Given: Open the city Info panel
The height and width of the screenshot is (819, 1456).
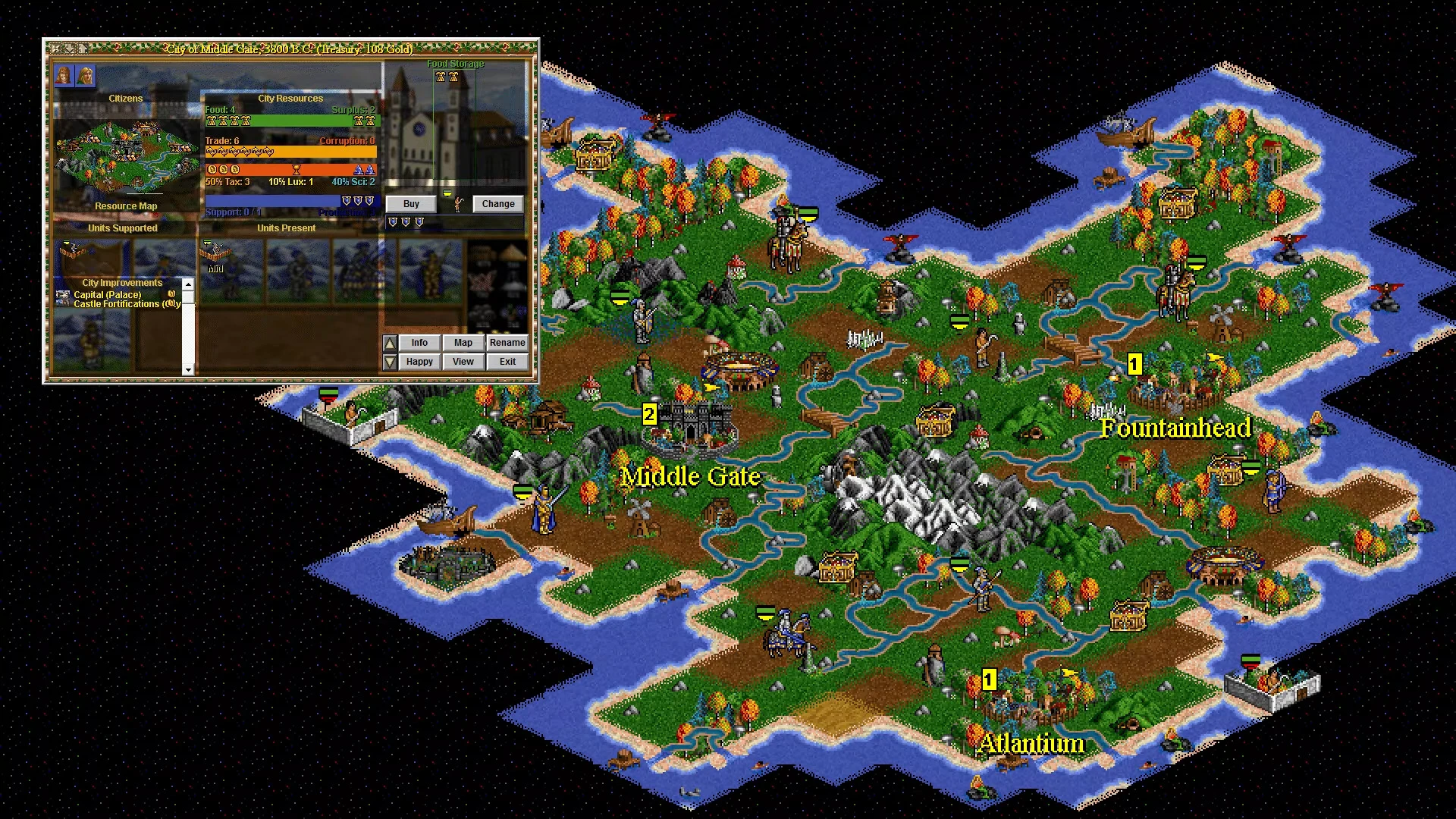Looking at the screenshot, I should click(x=419, y=343).
